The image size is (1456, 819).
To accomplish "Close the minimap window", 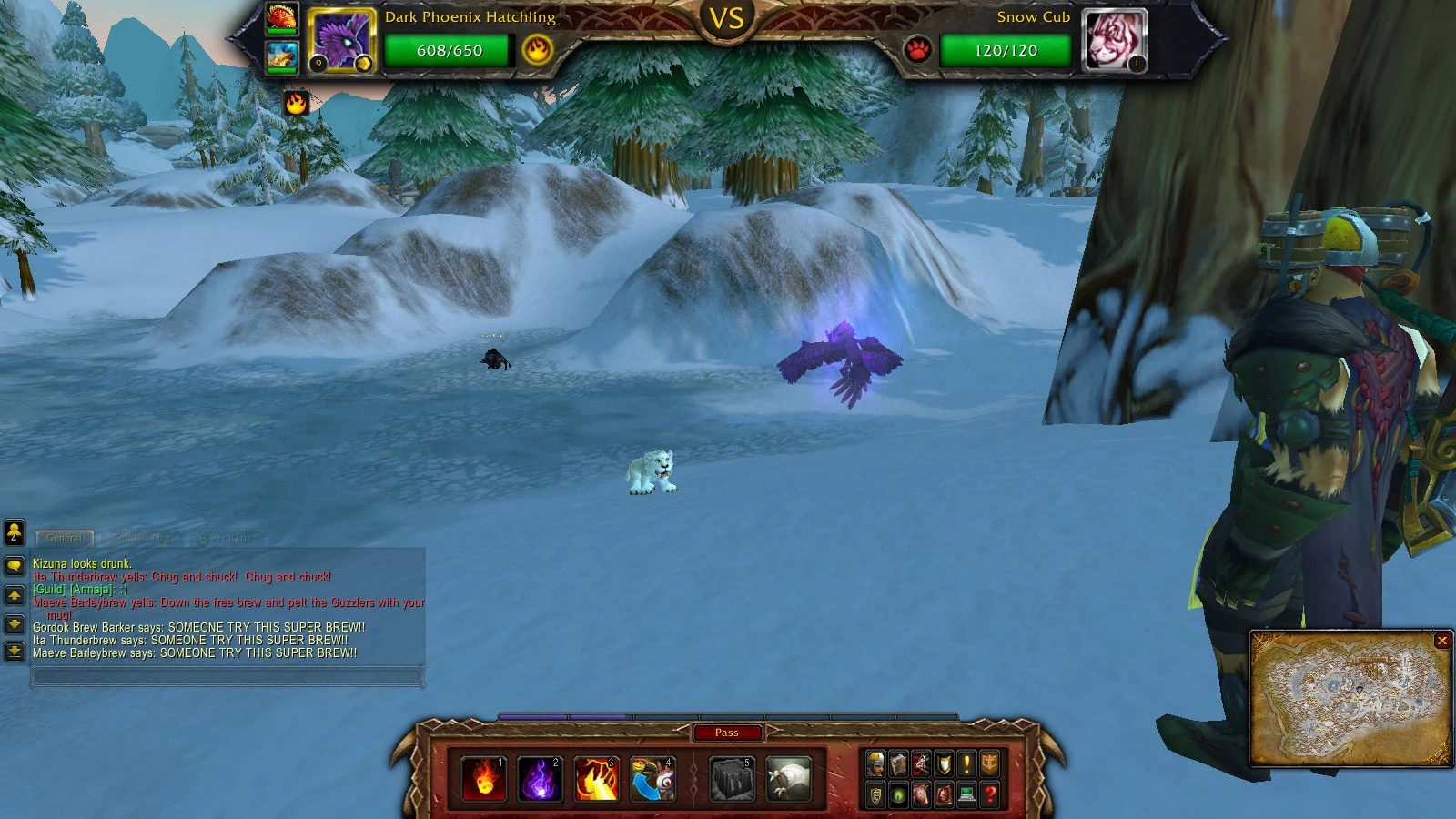I will click(x=1443, y=642).
